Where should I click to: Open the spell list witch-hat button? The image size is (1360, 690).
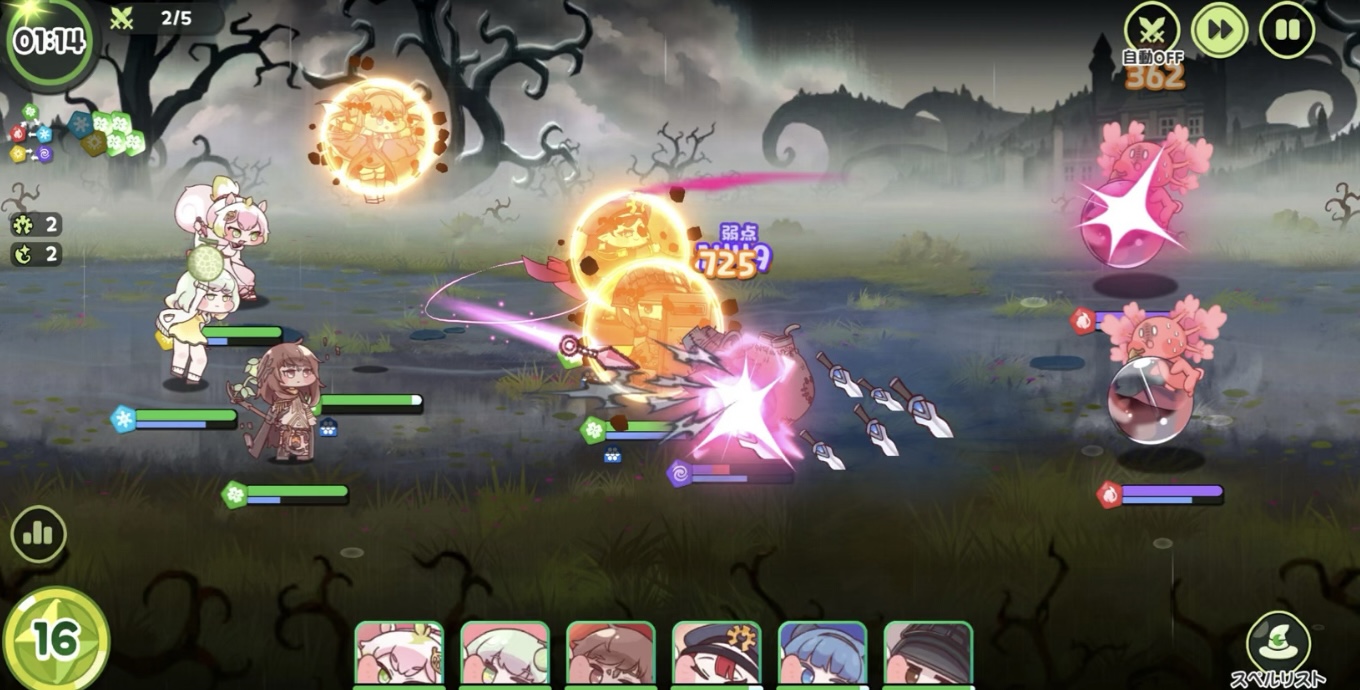[x=1278, y=641]
